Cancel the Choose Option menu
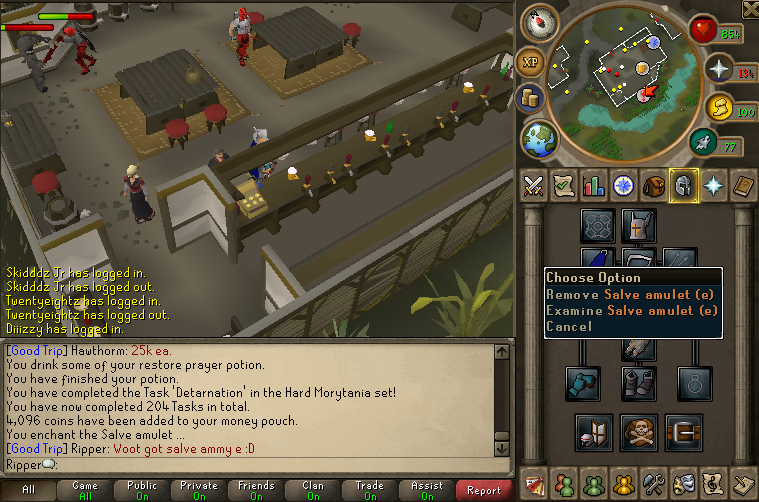Screen dimensions: 759x502 pyautogui.click(x=569, y=326)
